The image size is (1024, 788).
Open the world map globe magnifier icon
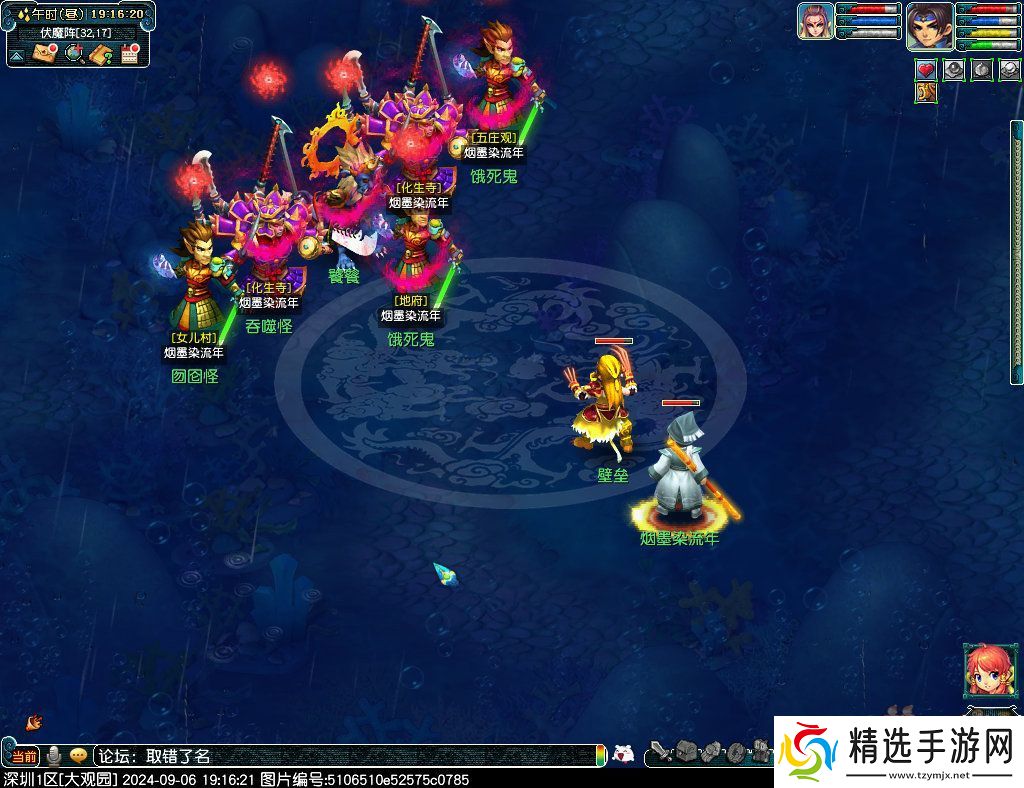[x=73, y=54]
